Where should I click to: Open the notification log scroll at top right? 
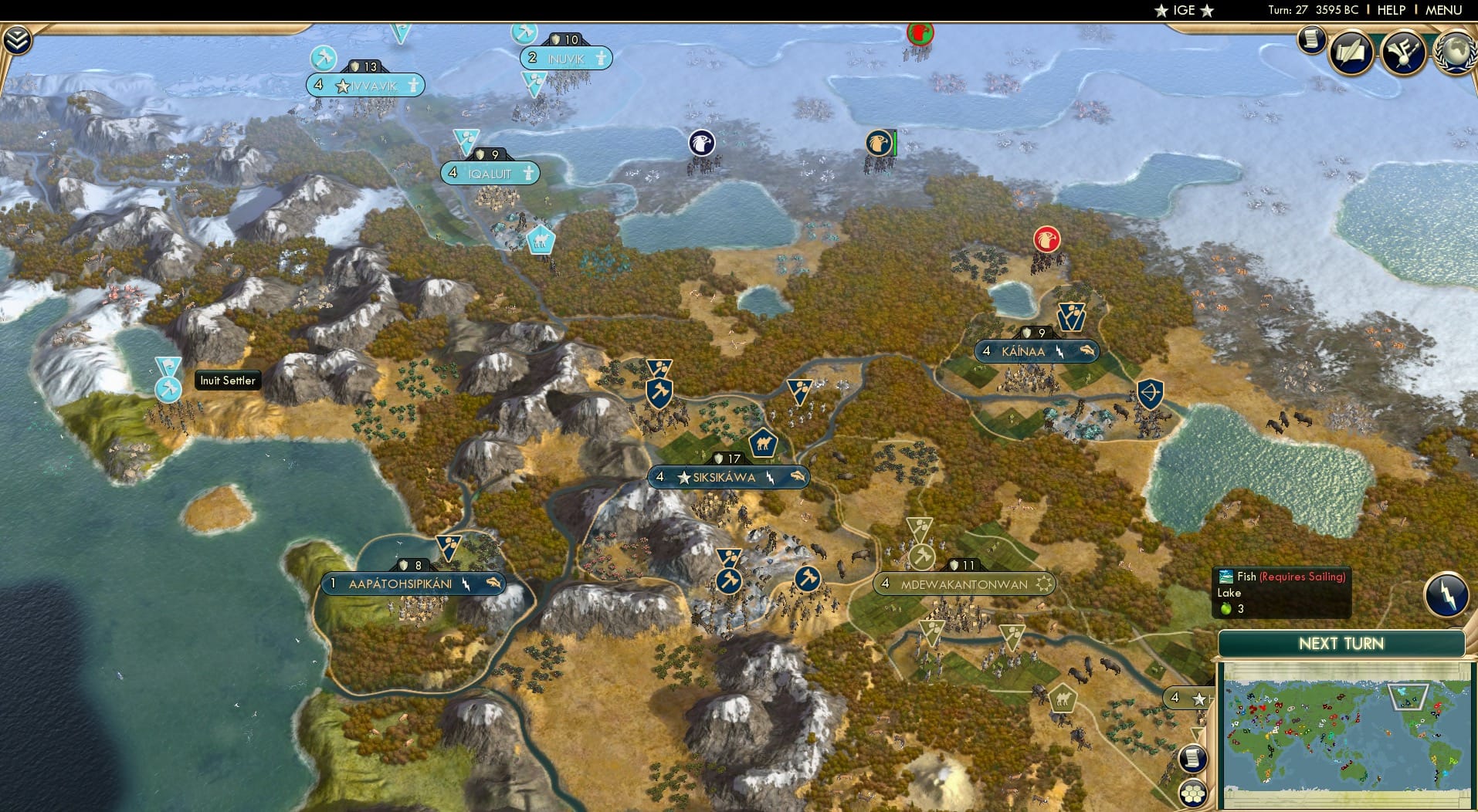click(1310, 40)
